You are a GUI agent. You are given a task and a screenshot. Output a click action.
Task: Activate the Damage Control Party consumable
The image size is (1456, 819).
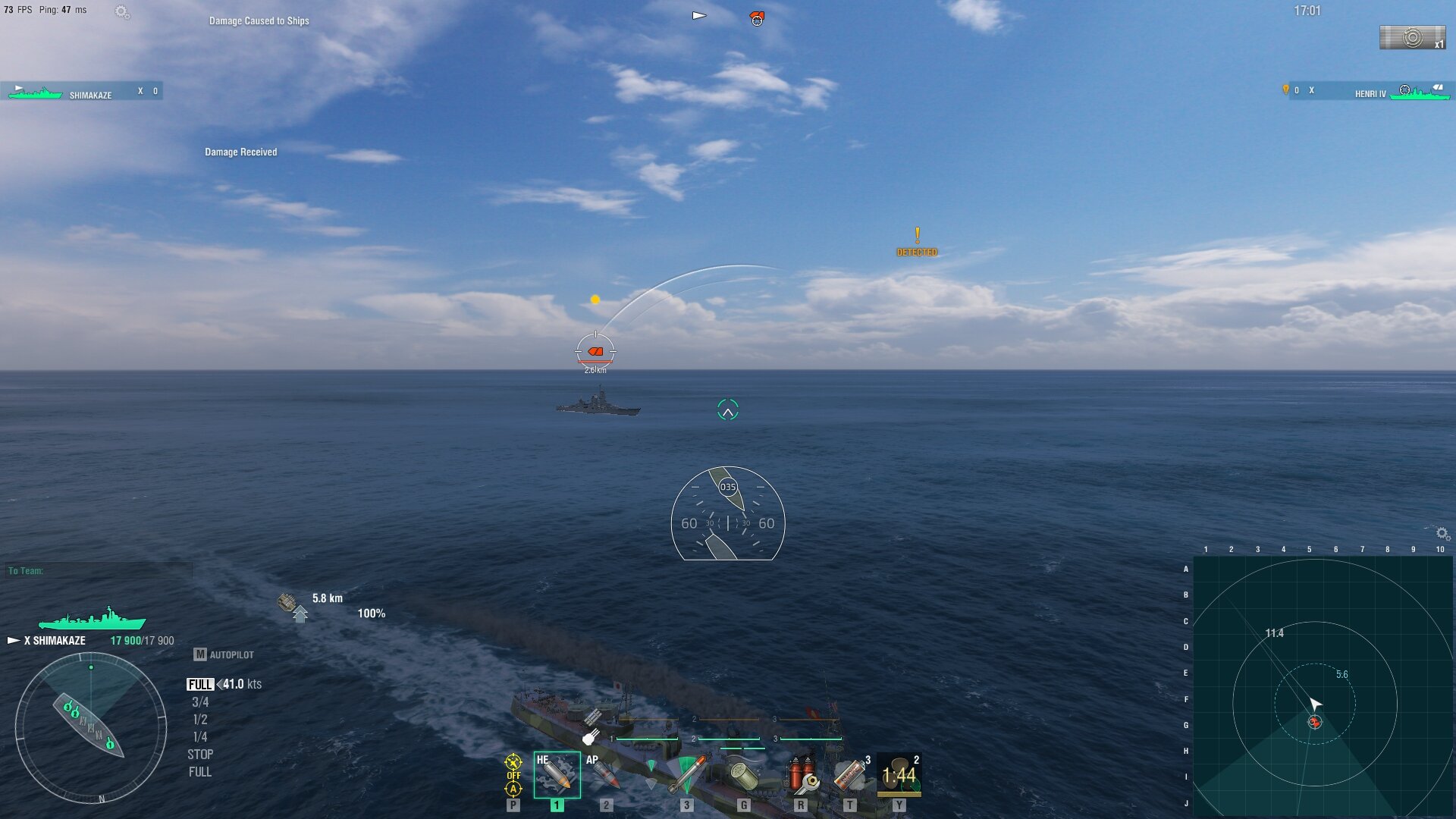(x=801, y=775)
